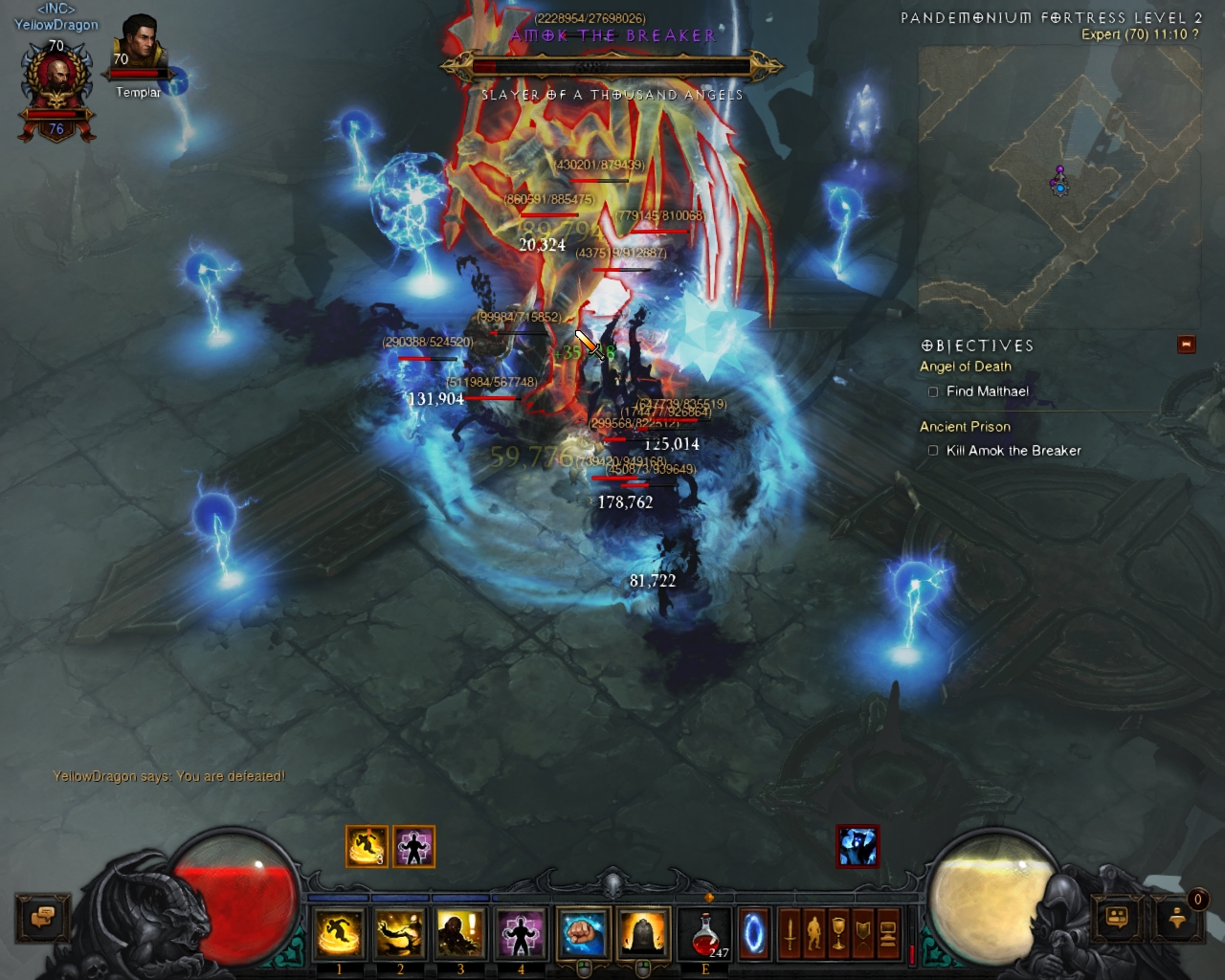Open the chalice achievements button

point(838,933)
